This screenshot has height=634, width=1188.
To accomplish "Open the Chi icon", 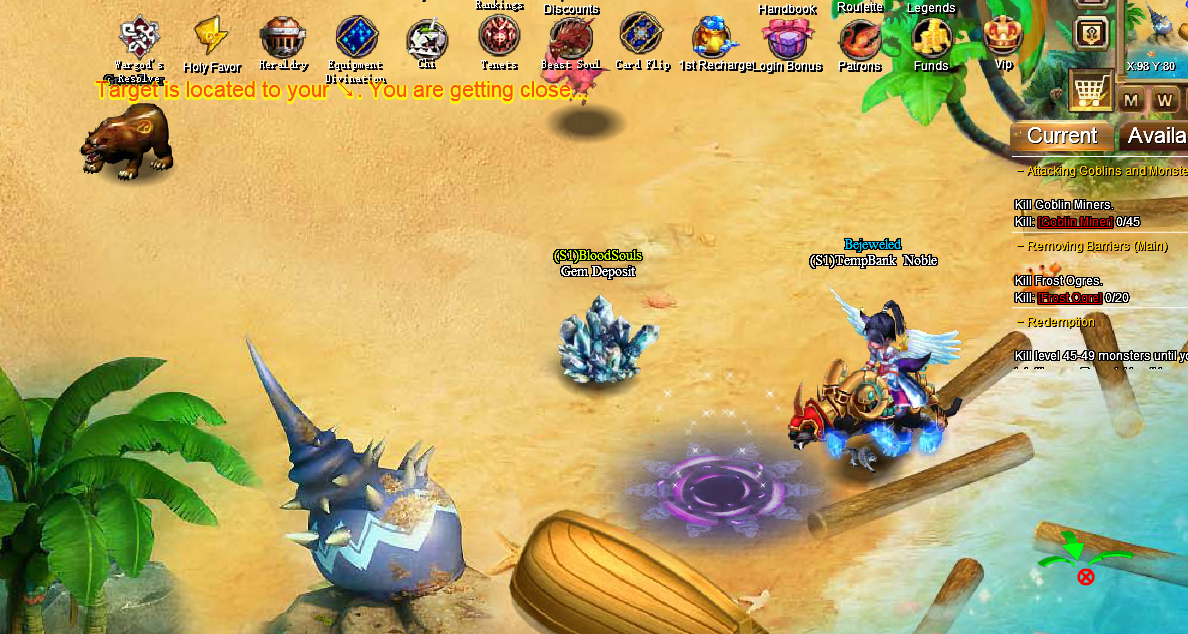I will 427,41.
